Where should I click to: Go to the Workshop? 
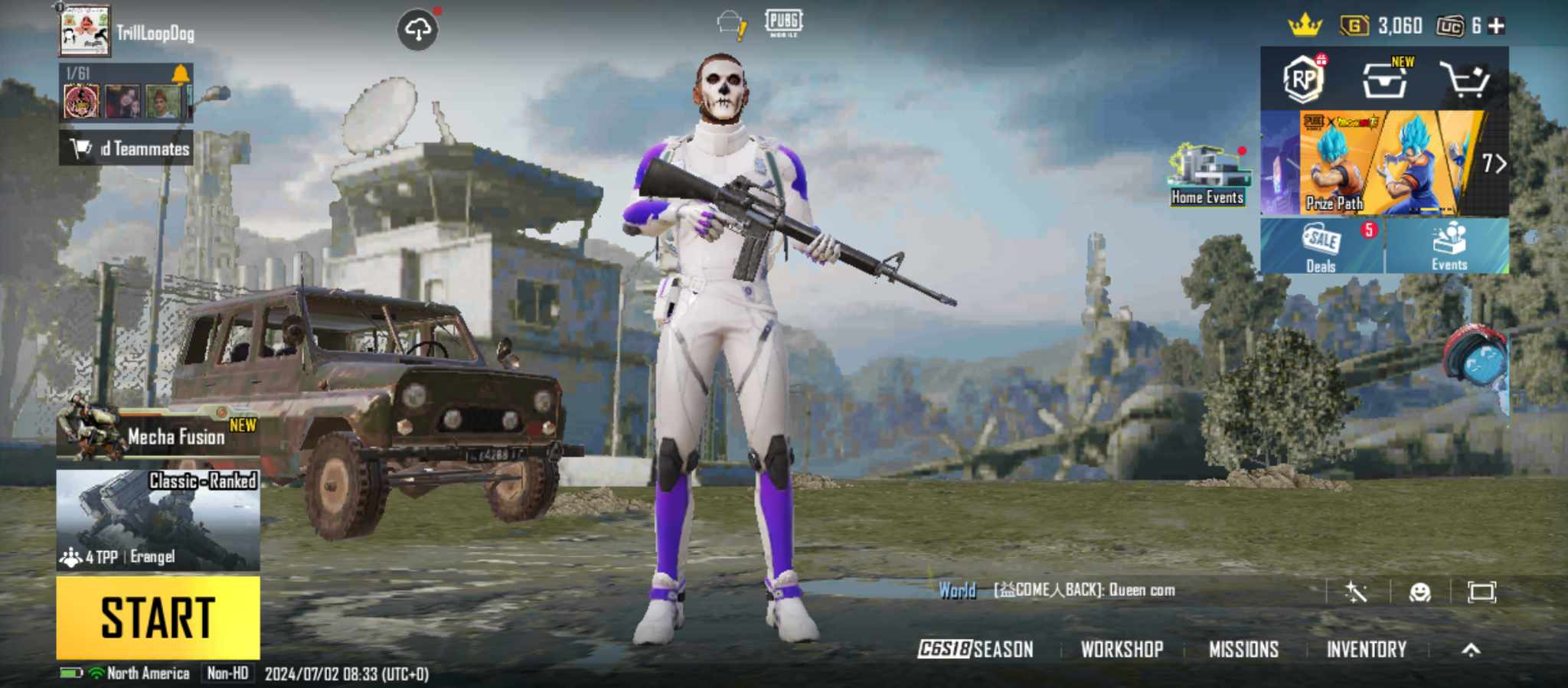pos(1122,650)
